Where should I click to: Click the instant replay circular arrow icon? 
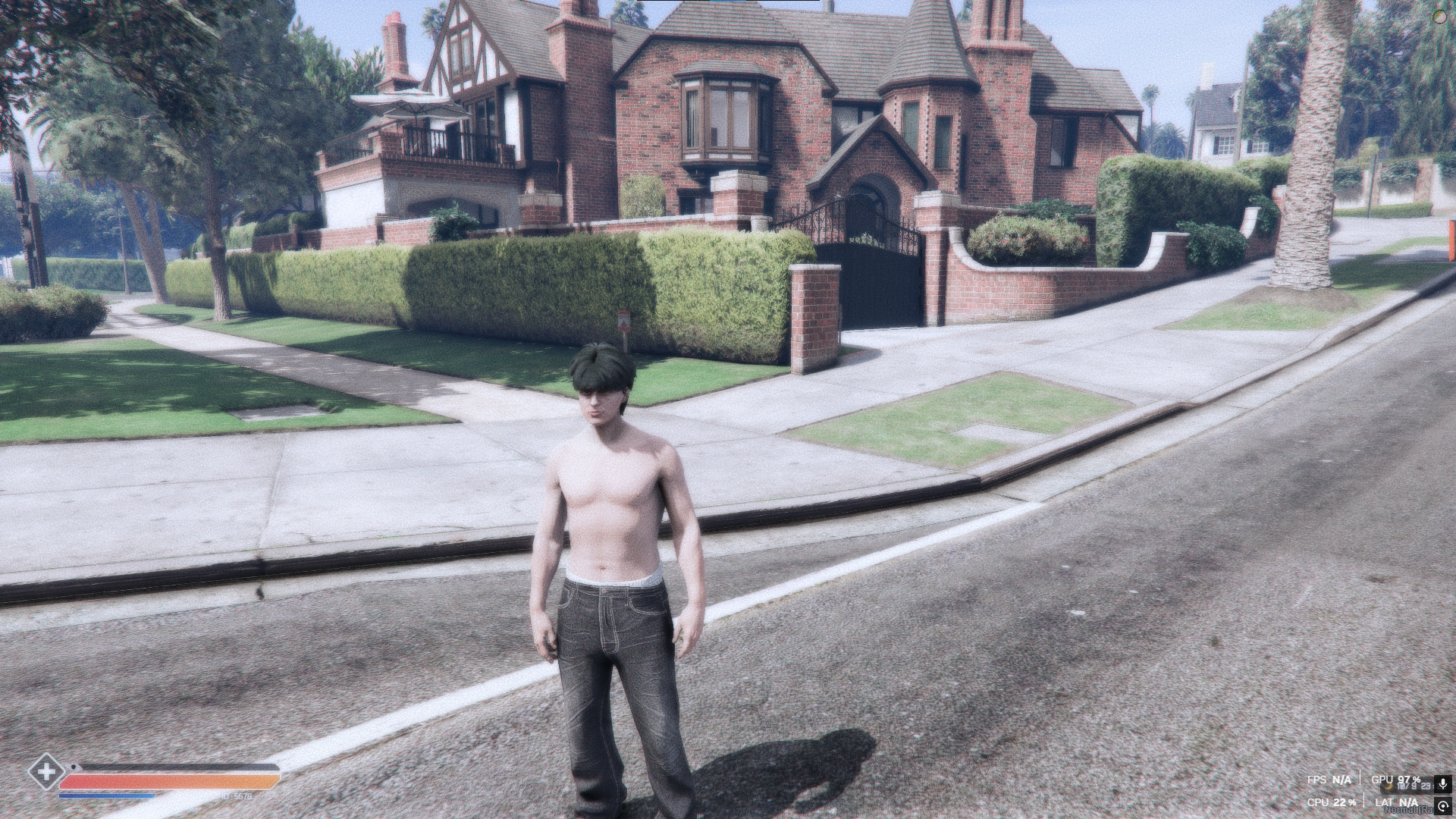1442,806
